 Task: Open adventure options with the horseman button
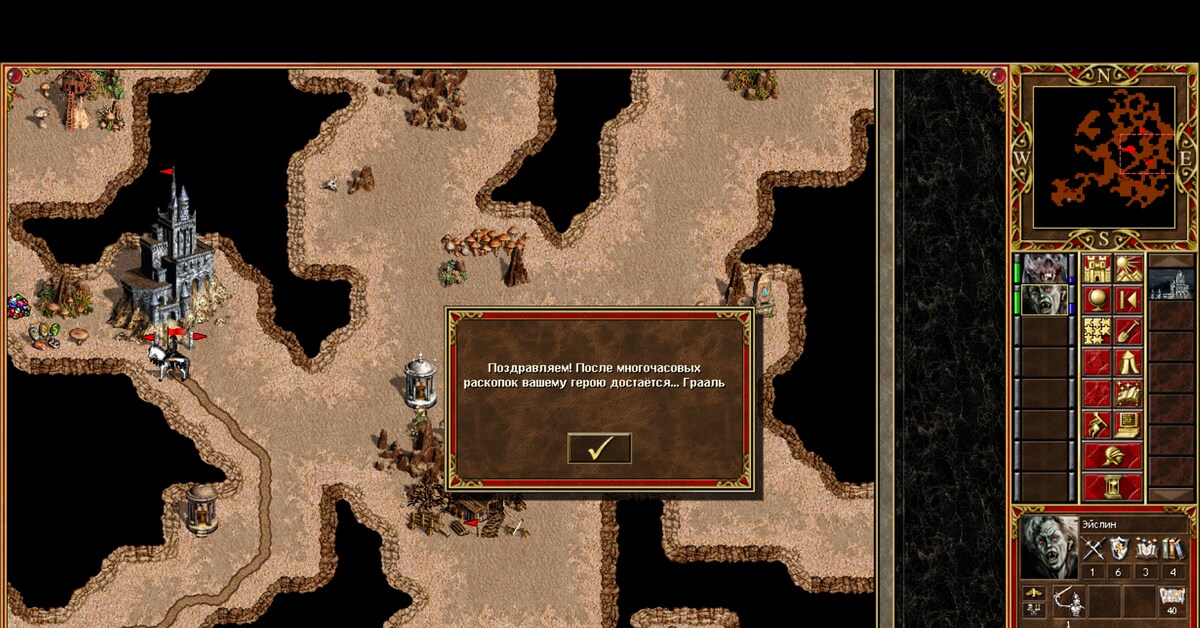pos(1097,424)
